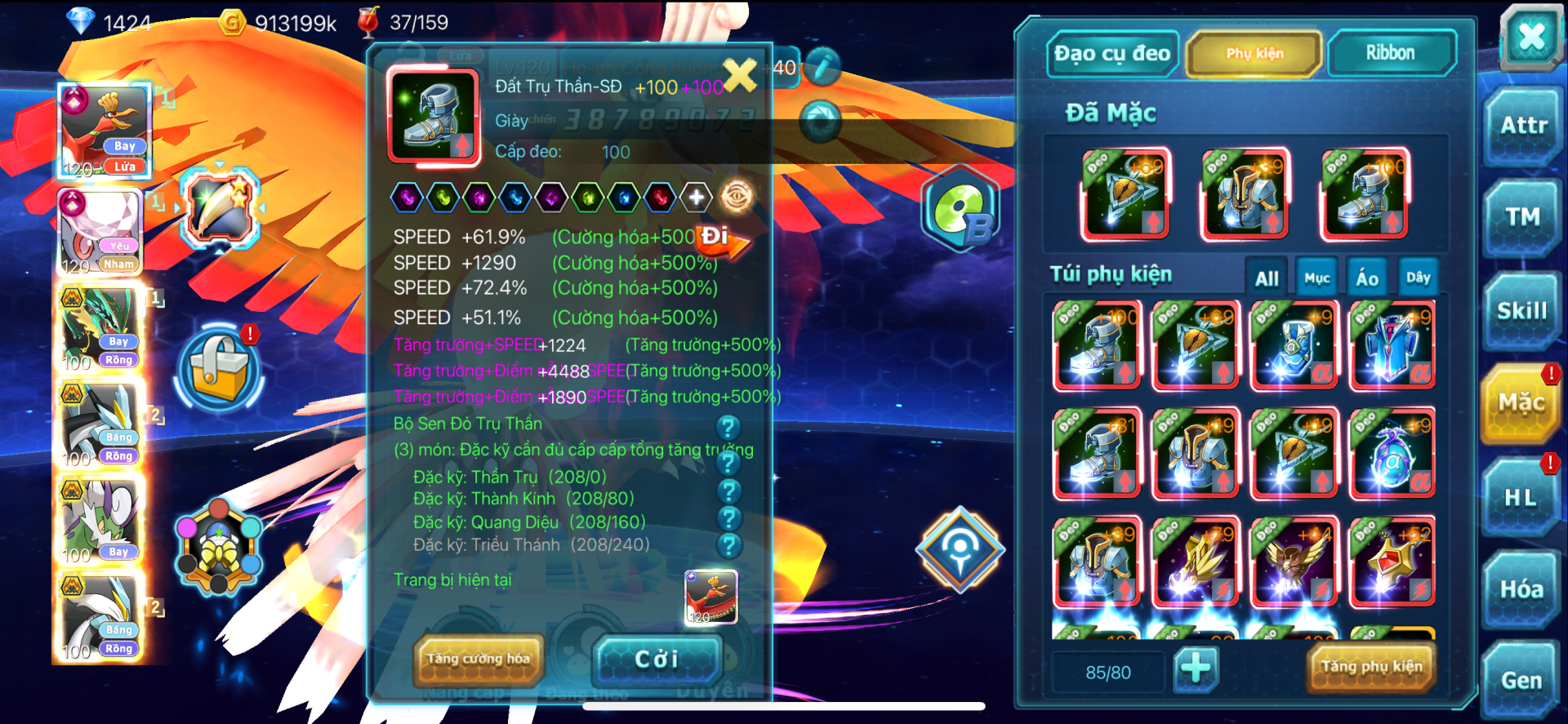The width and height of the screenshot is (1568, 724).
Task: Select the Bay Lửa level 120 Pokémon portrait
Action: tap(105, 131)
